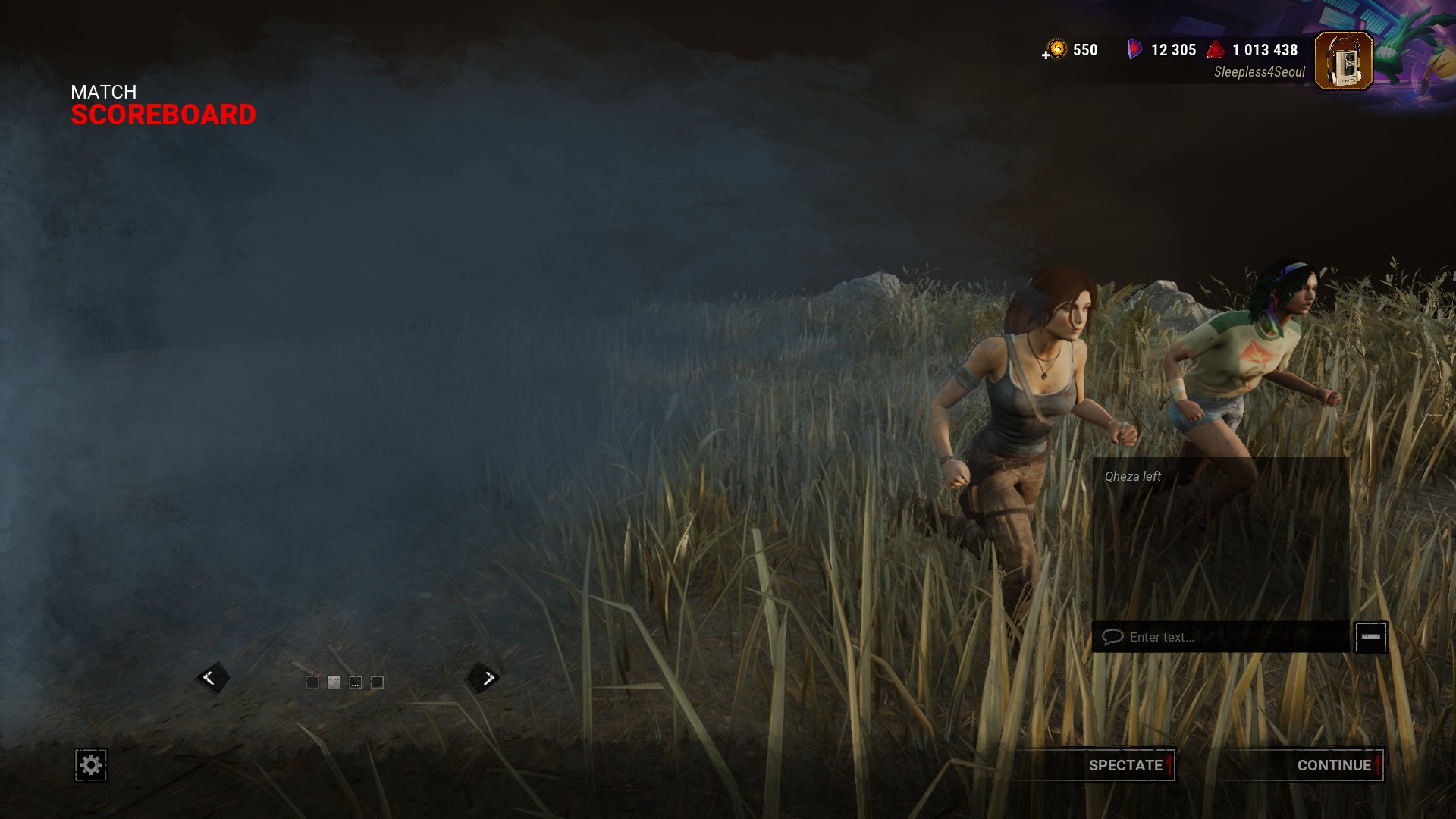This screenshot has height=819, width=1456.
Task: Spectate the ongoing match
Action: pyautogui.click(x=1125, y=765)
